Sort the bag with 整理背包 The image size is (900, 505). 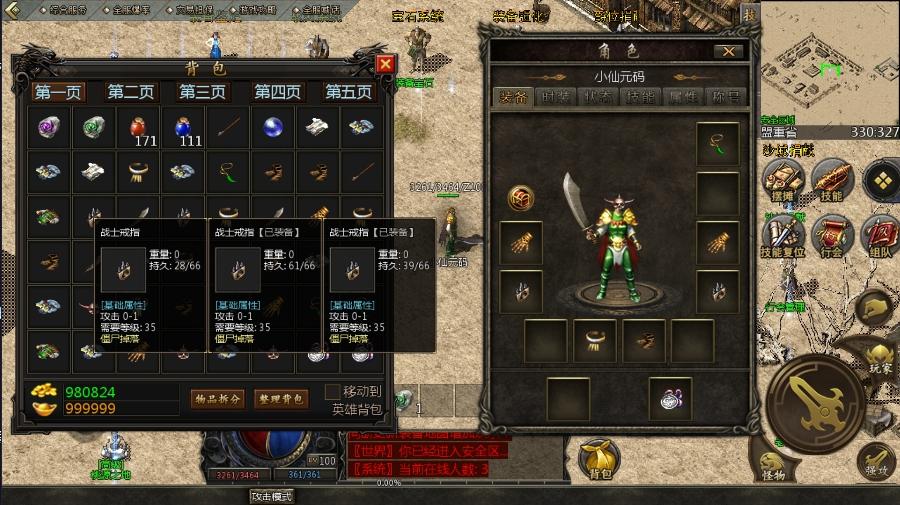point(280,398)
